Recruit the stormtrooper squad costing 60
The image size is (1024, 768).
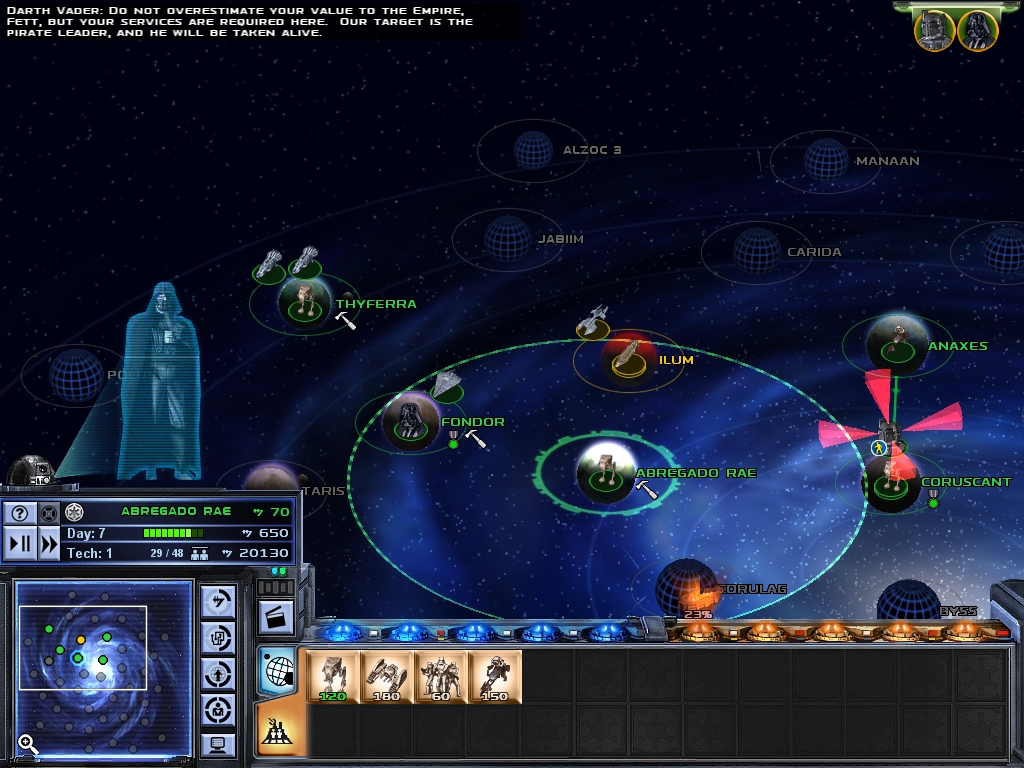click(x=441, y=677)
